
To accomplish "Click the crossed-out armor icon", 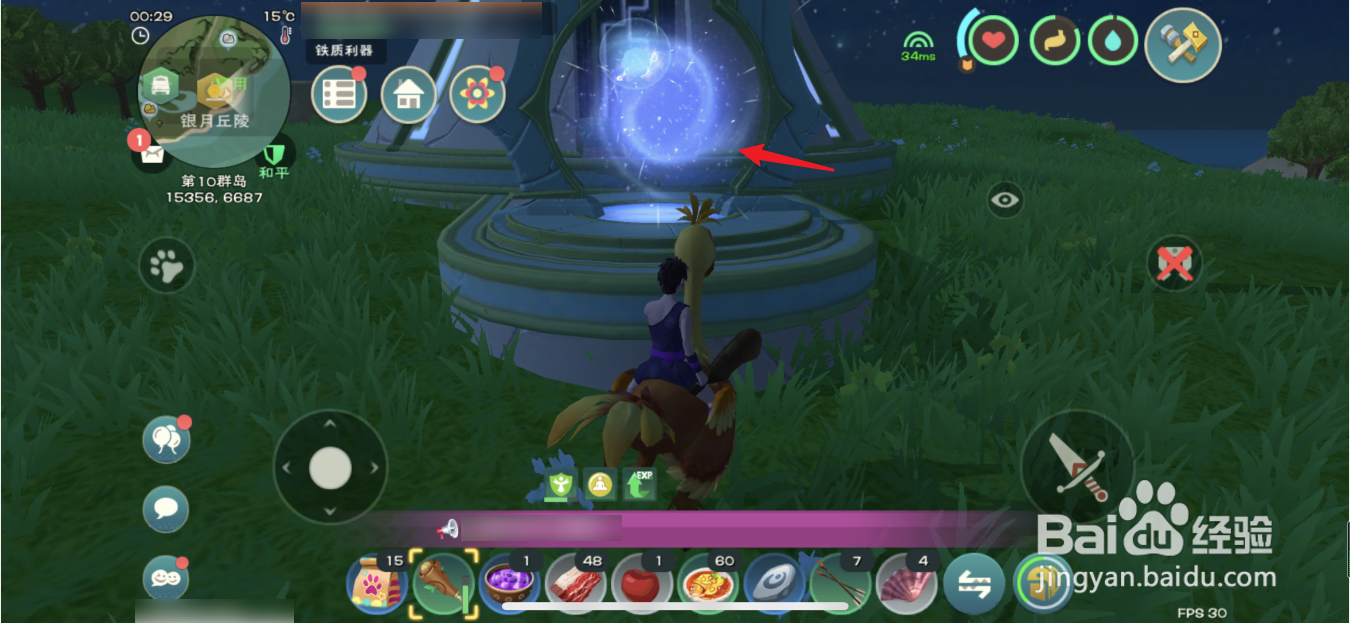I will pyautogui.click(x=1175, y=263).
